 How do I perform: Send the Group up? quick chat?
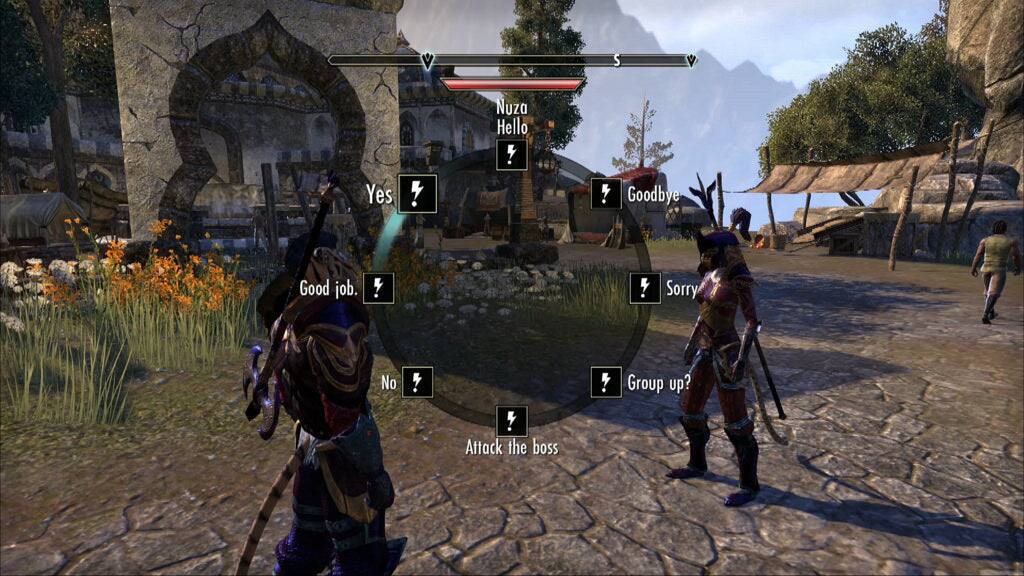(606, 381)
